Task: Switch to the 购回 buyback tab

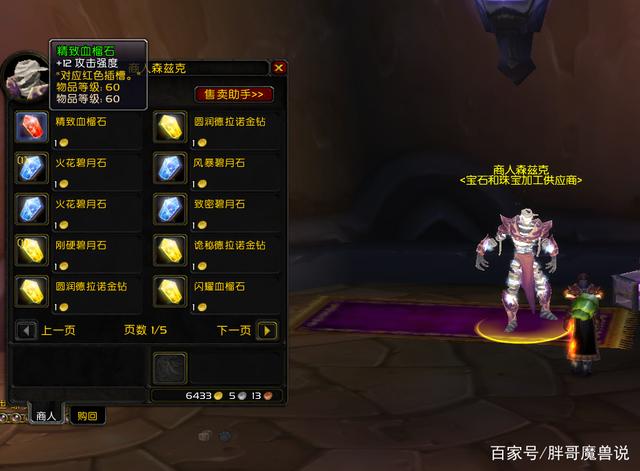Action: 88,416
